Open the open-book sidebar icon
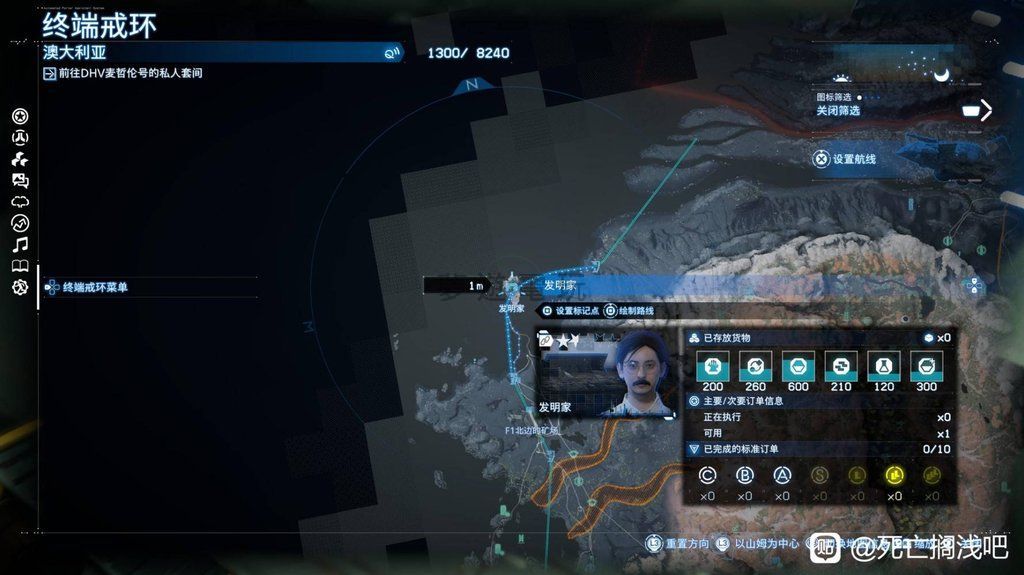This screenshot has height=575, width=1024. 20,266
